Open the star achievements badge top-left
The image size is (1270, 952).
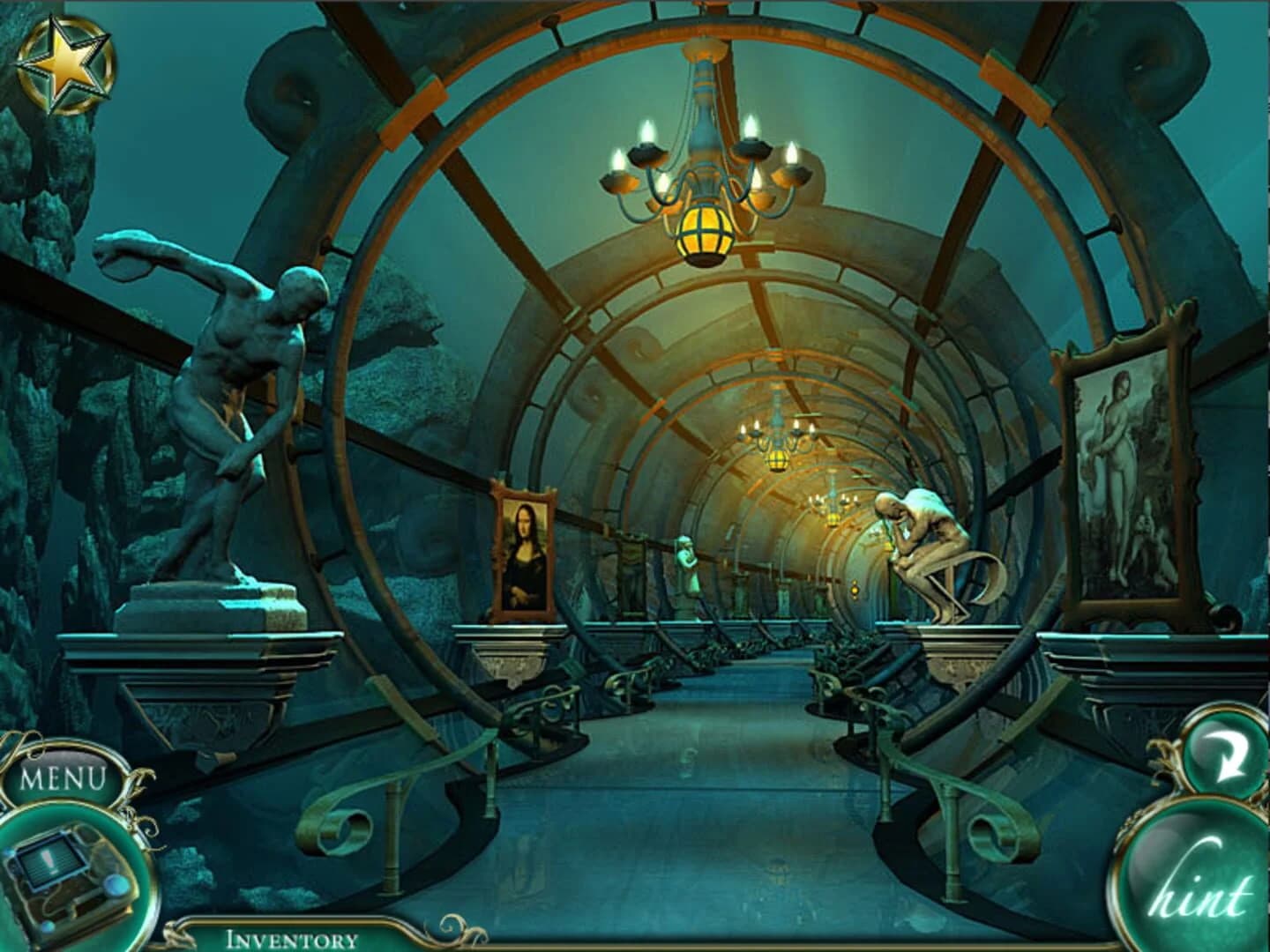[66, 62]
